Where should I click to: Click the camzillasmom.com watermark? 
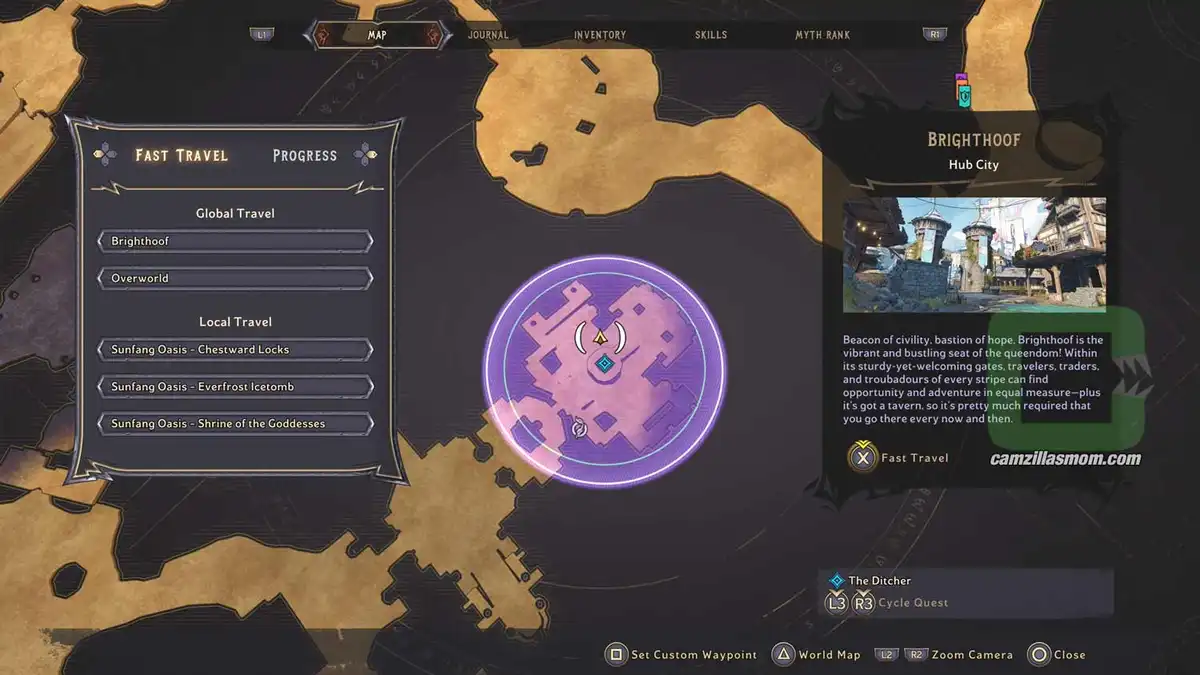(1065, 460)
